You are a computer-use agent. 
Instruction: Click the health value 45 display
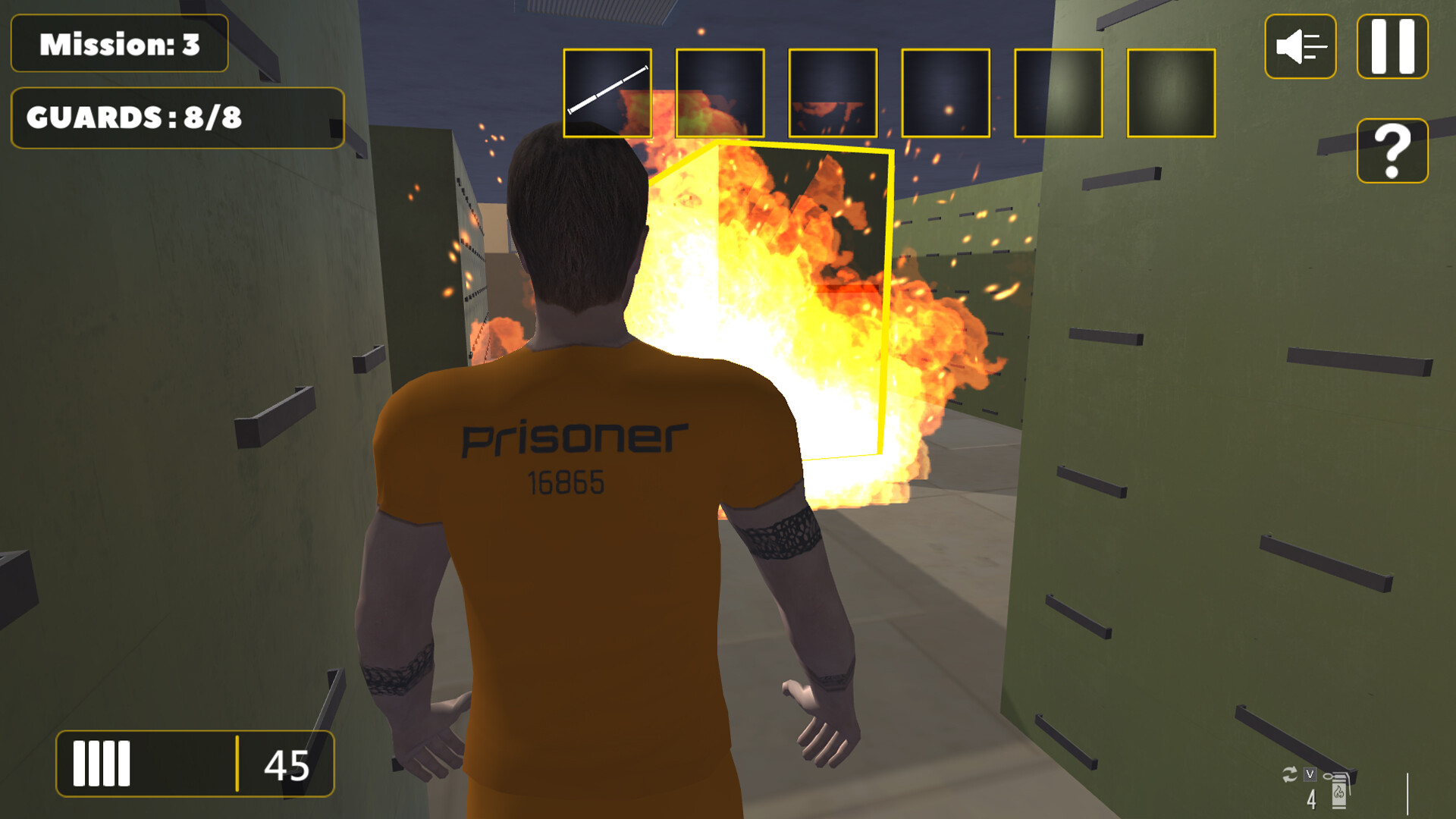click(x=287, y=766)
